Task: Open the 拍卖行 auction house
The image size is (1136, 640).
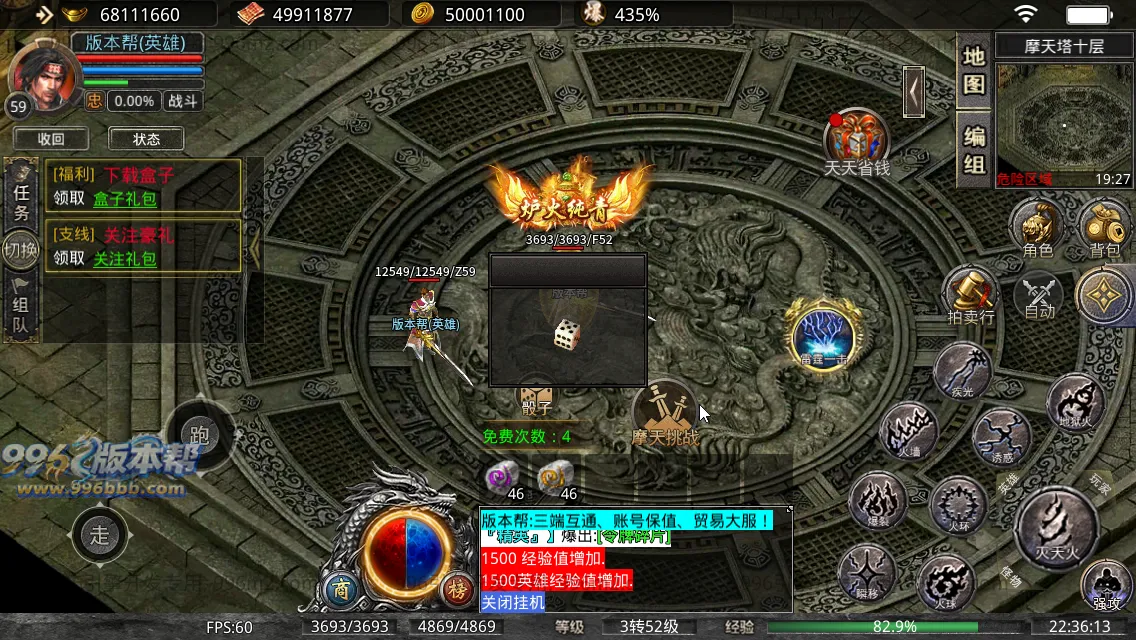Action: point(970,295)
